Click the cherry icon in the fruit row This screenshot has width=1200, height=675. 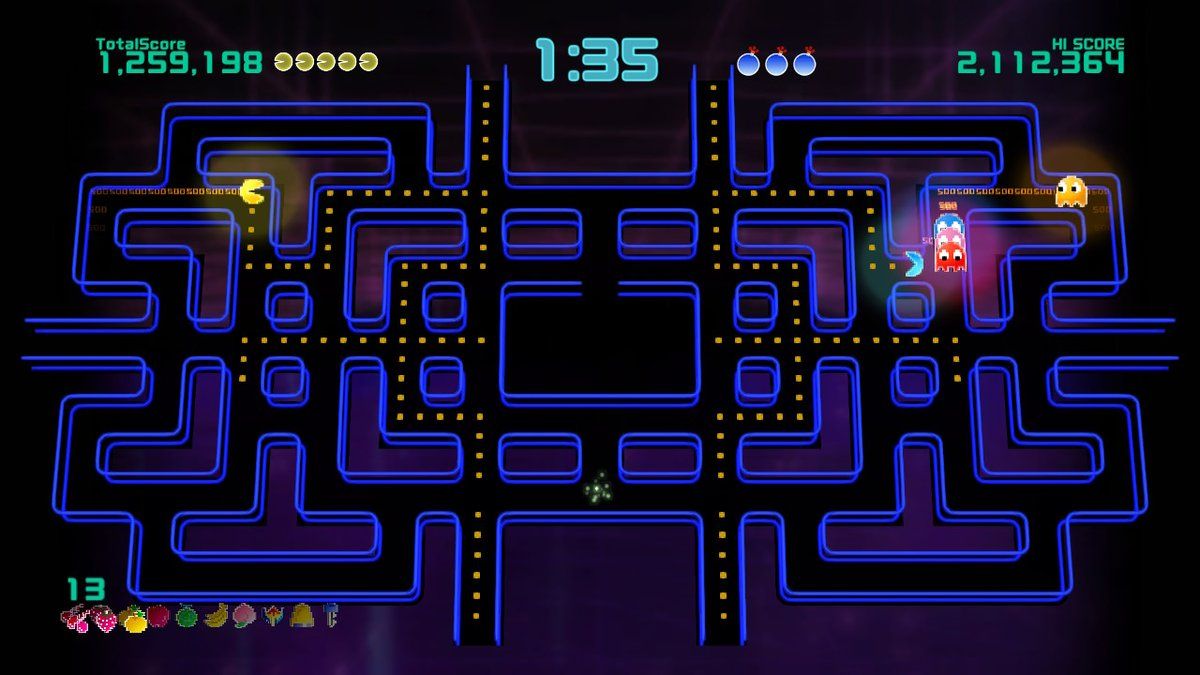tap(76, 617)
